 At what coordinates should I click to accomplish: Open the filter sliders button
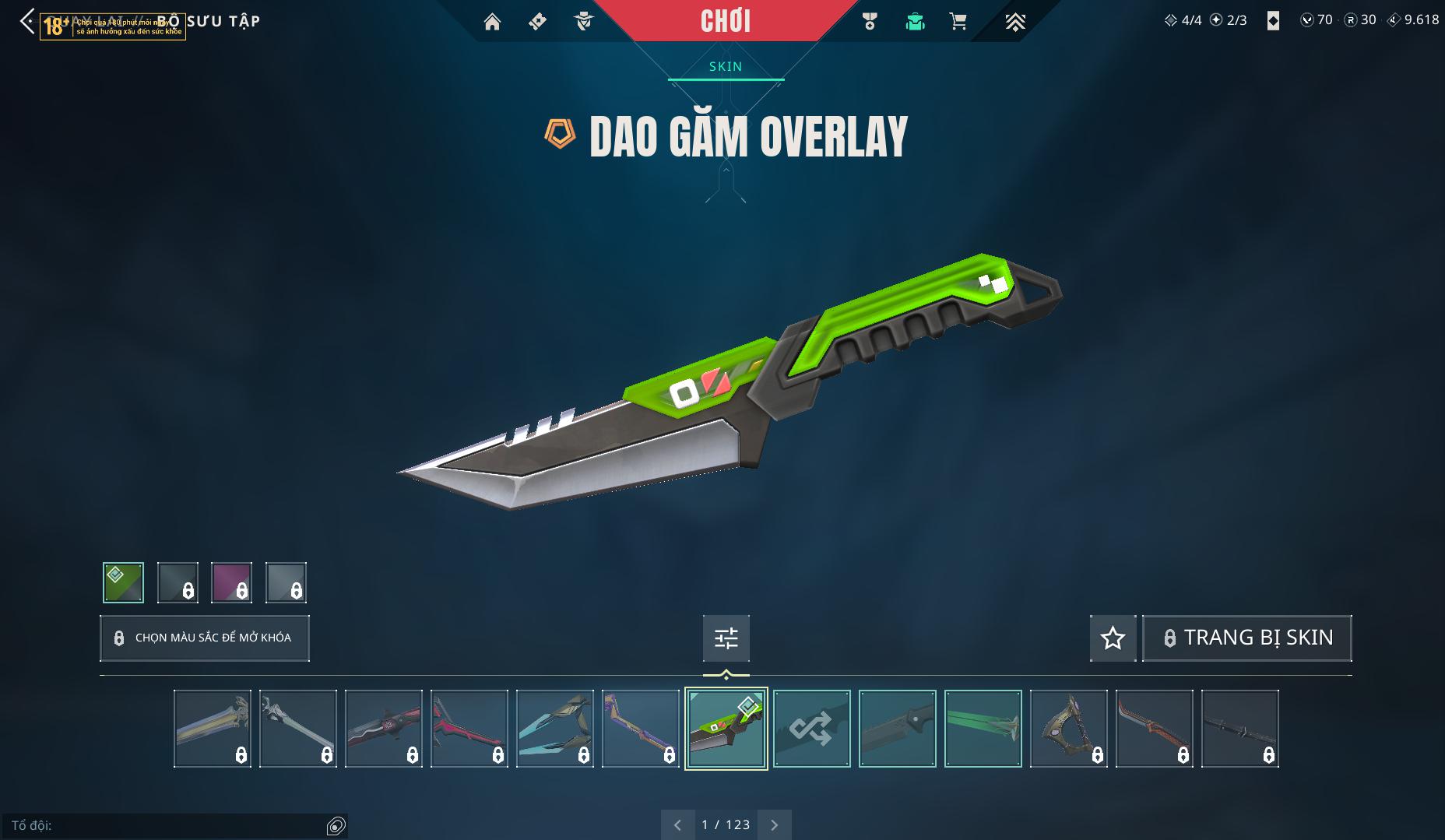726,638
